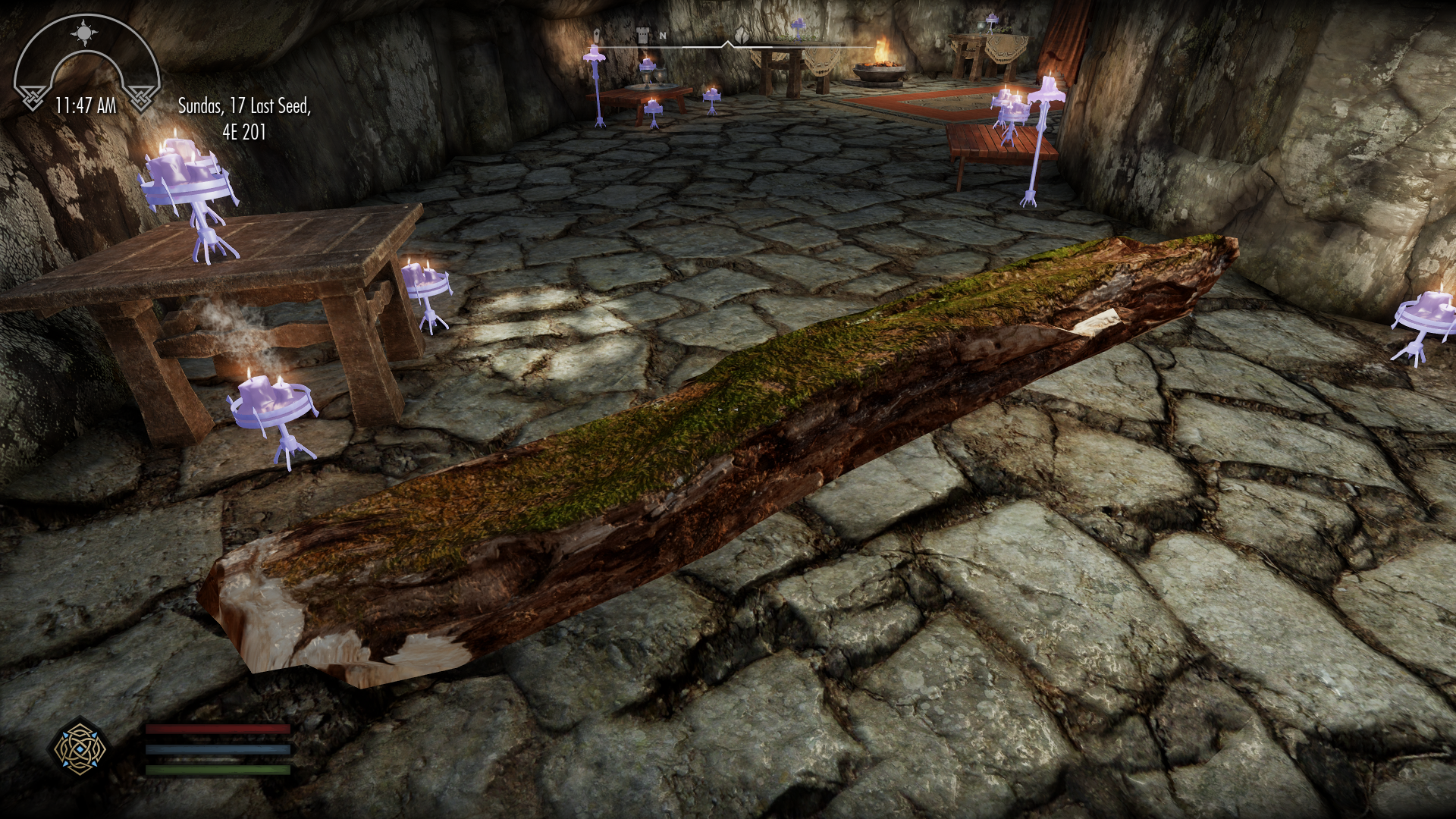The image size is (1456, 819).
Task: Click the hooded stone compass marker
Action: [x=598, y=35]
